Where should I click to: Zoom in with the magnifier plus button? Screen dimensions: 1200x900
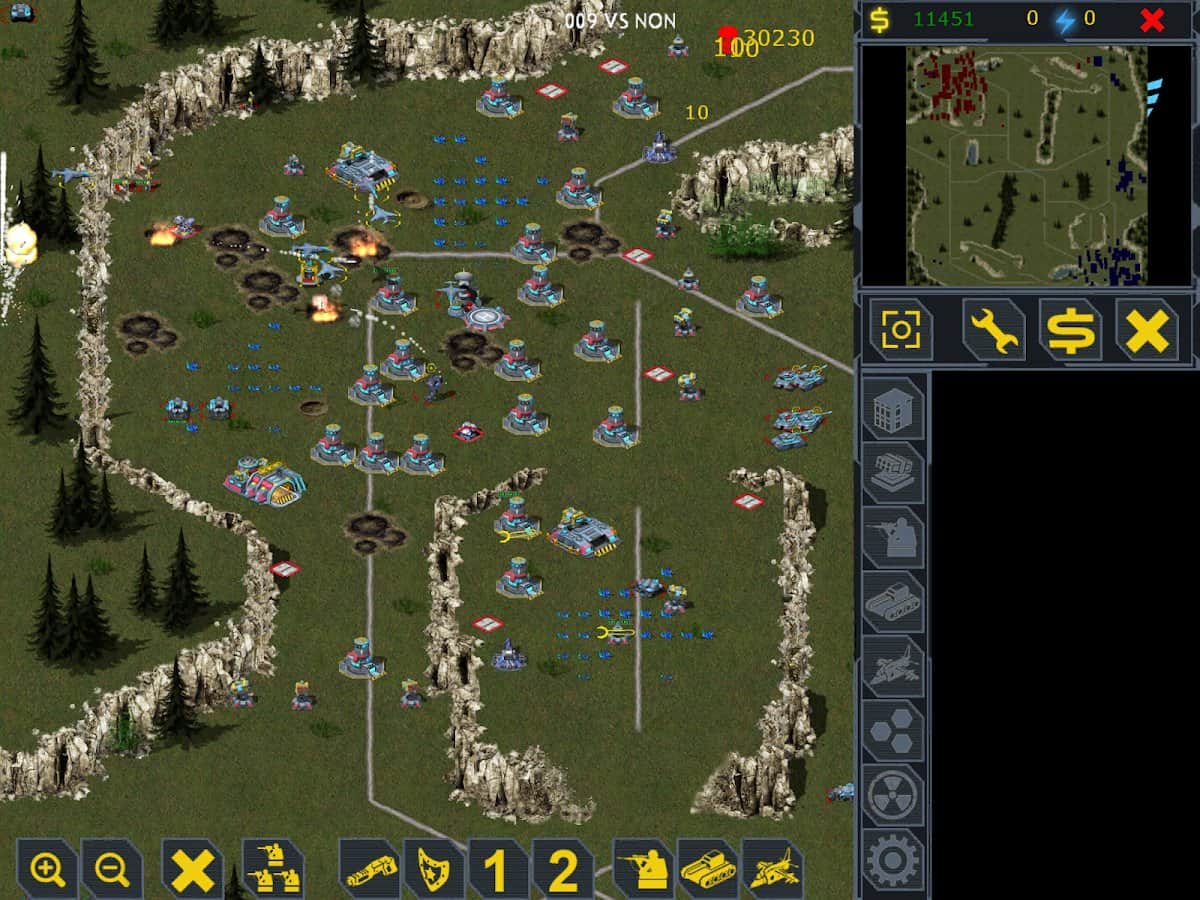click(48, 869)
